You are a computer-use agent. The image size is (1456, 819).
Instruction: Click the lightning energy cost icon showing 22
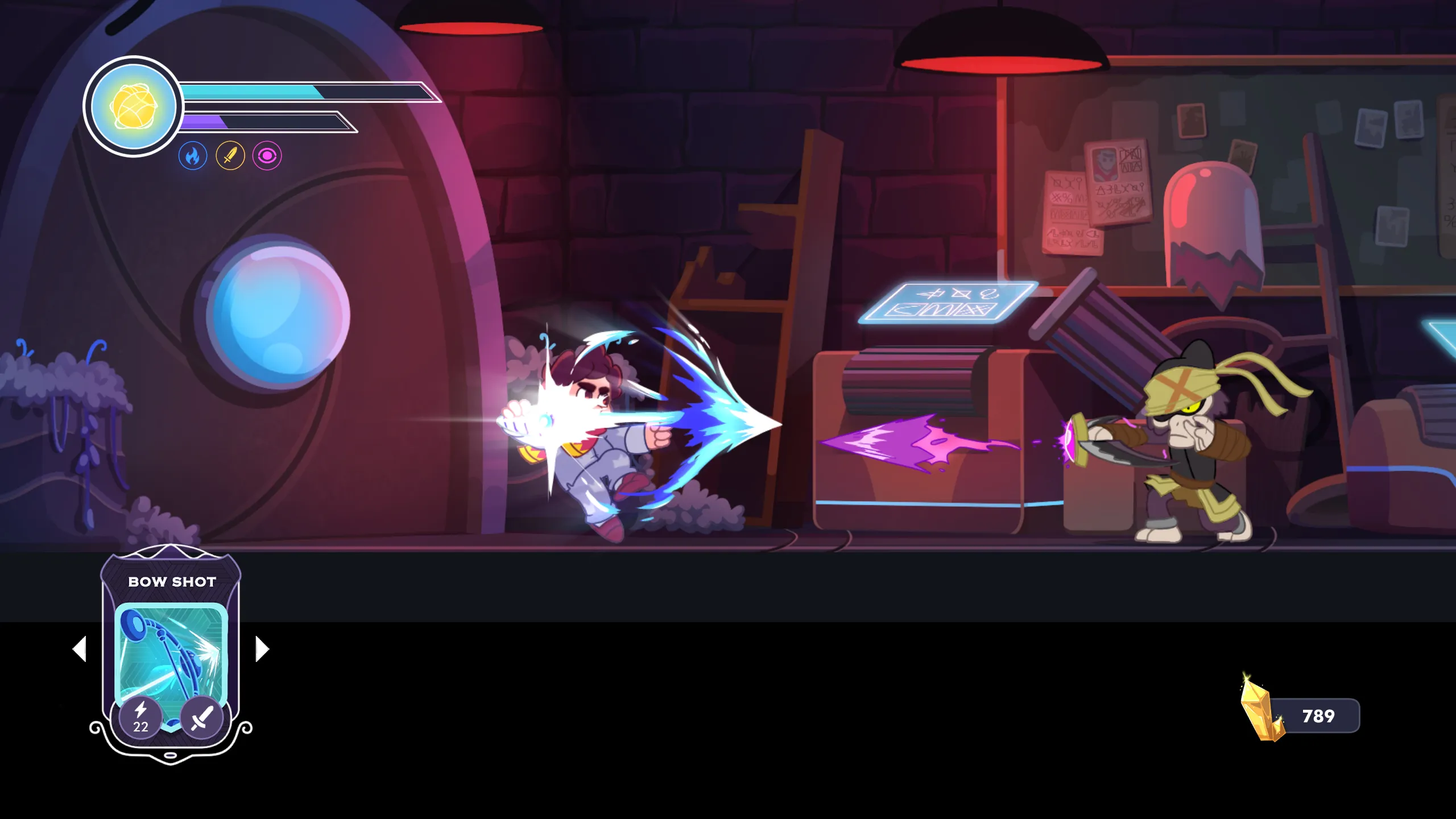point(142,714)
